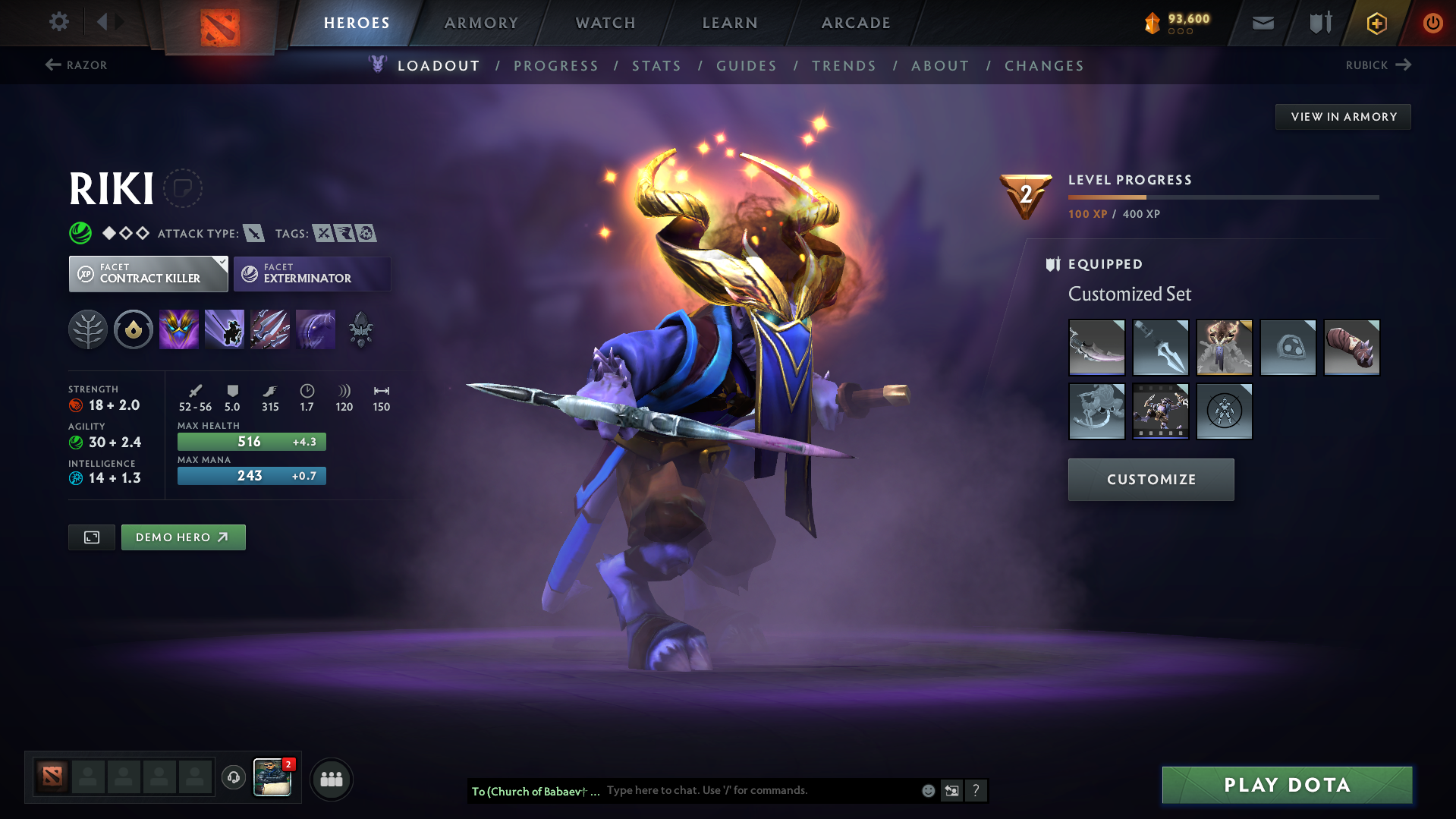View the Tricks of the Trade ability icon
This screenshot has width=1456, height=819.
(x=270, y=329)
